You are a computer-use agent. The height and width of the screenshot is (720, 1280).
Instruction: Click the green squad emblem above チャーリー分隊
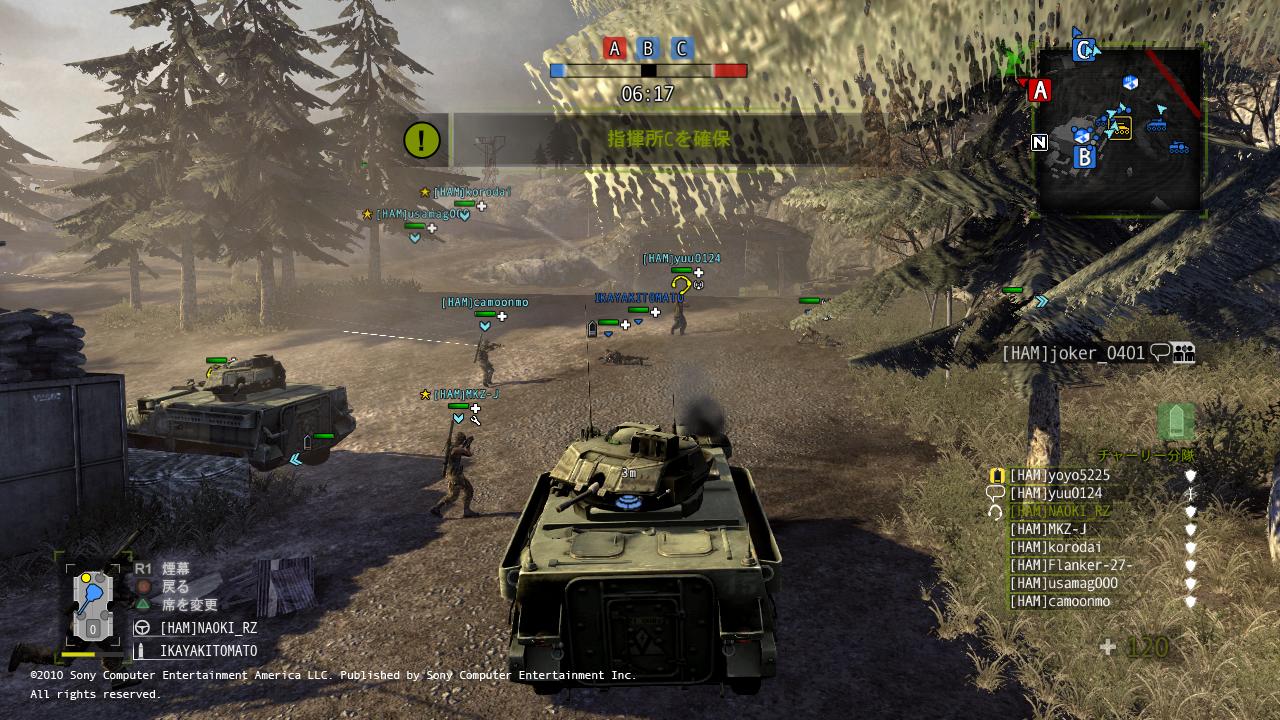(1175, 422)
